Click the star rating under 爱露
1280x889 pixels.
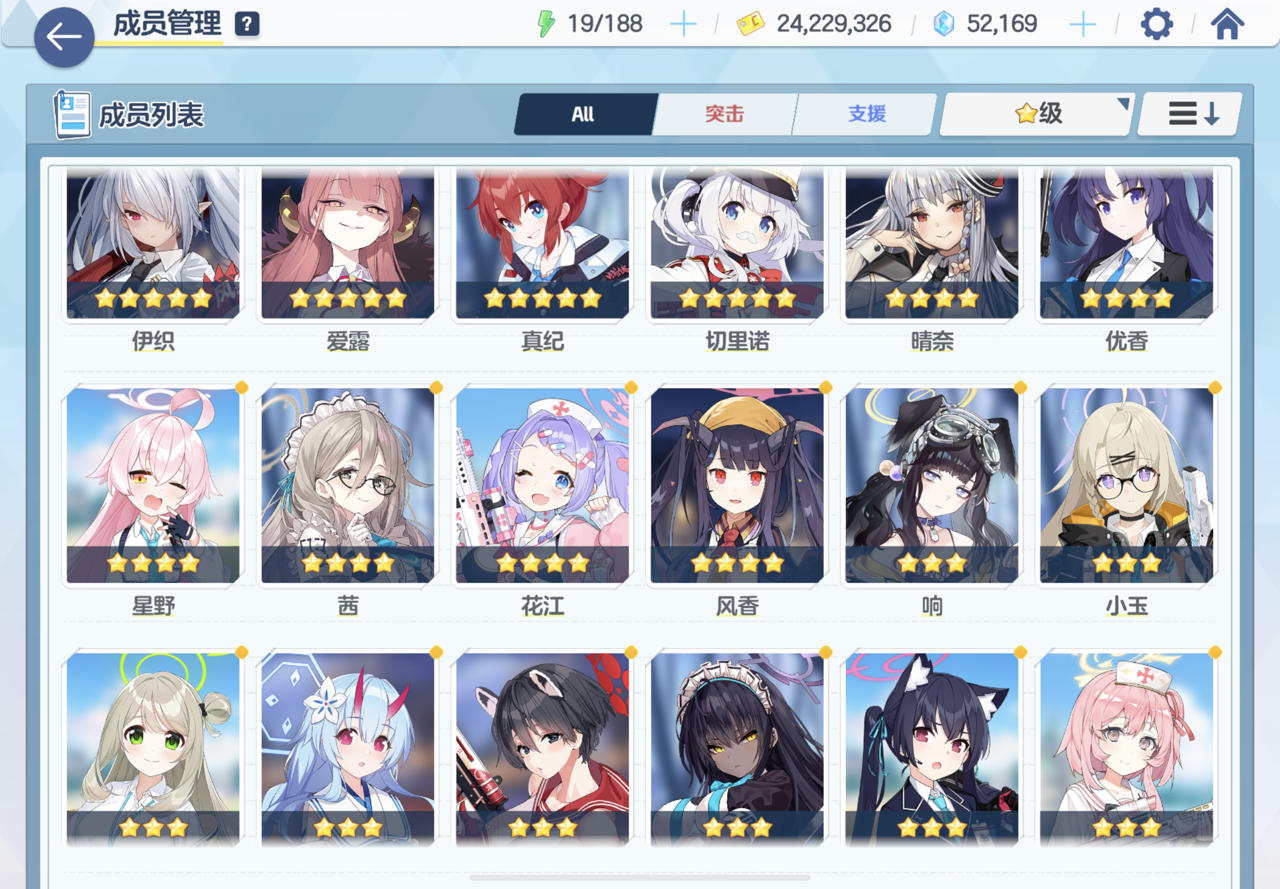click(347, 297)
